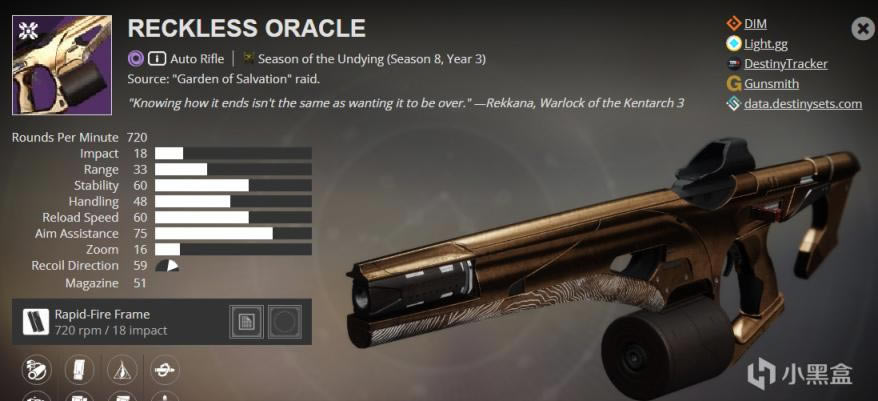This screenshot has width=878, height=401.
Task: Select the weapon mod socket with document icon
Action: [x=246, y=322]
